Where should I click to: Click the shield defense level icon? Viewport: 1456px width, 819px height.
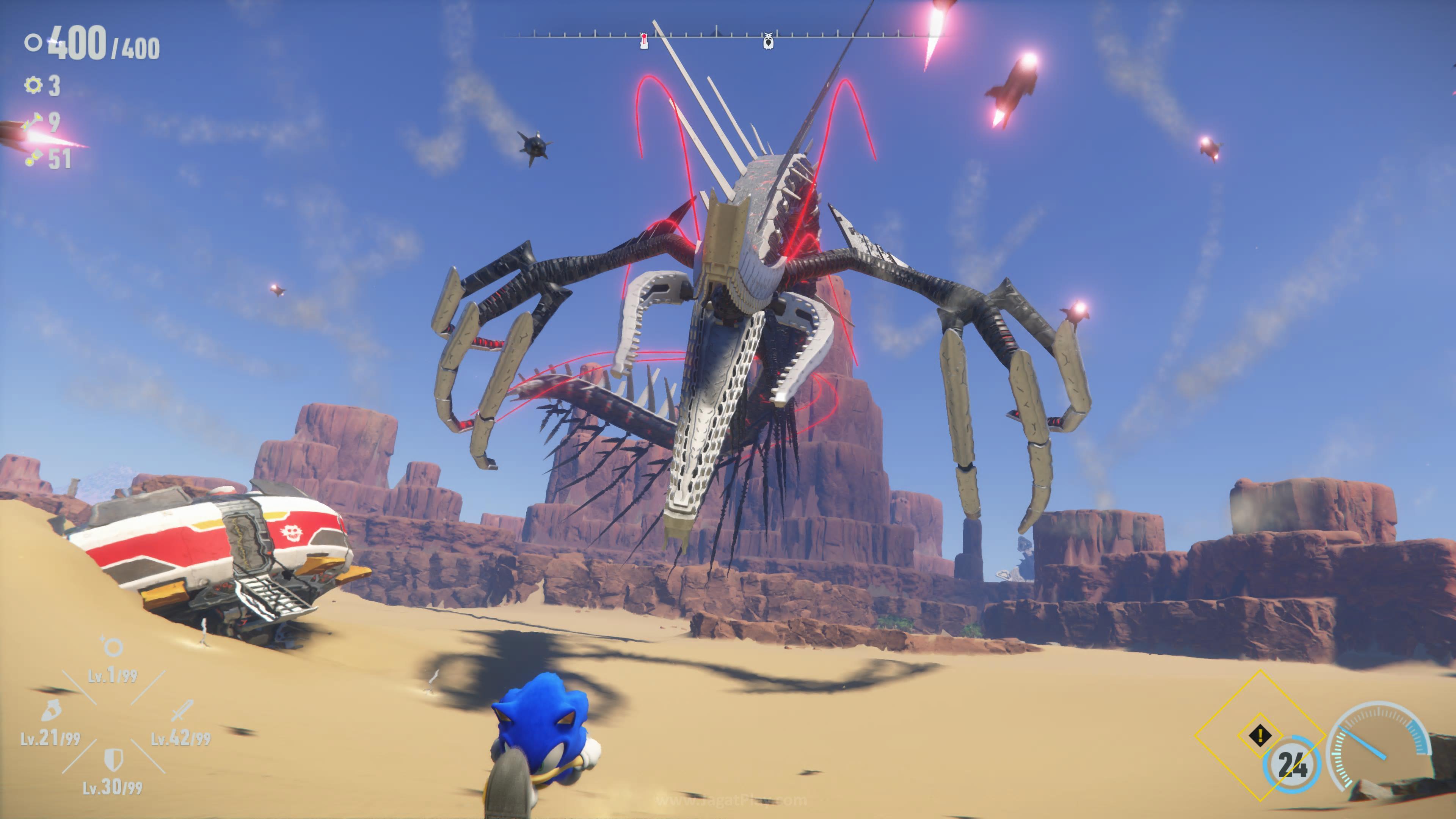click(114, 759)
